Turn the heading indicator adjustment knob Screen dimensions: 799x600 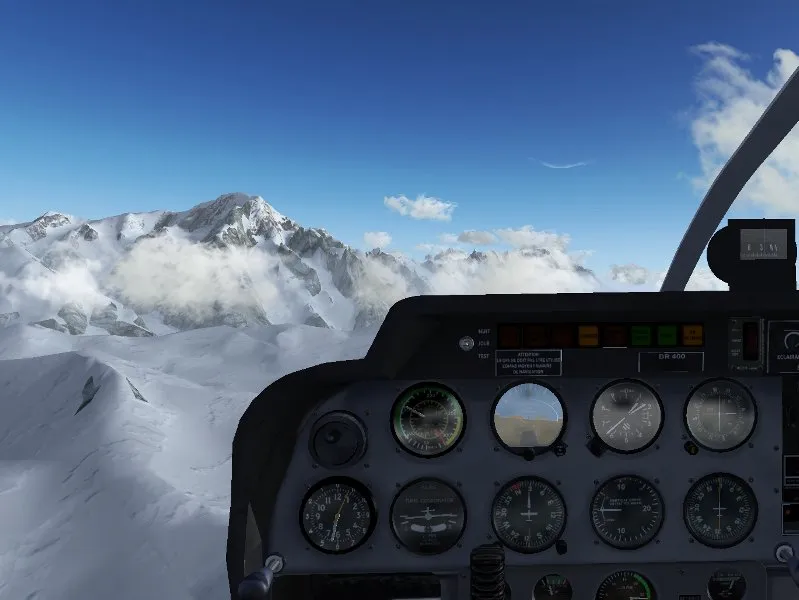click(562, 546)
